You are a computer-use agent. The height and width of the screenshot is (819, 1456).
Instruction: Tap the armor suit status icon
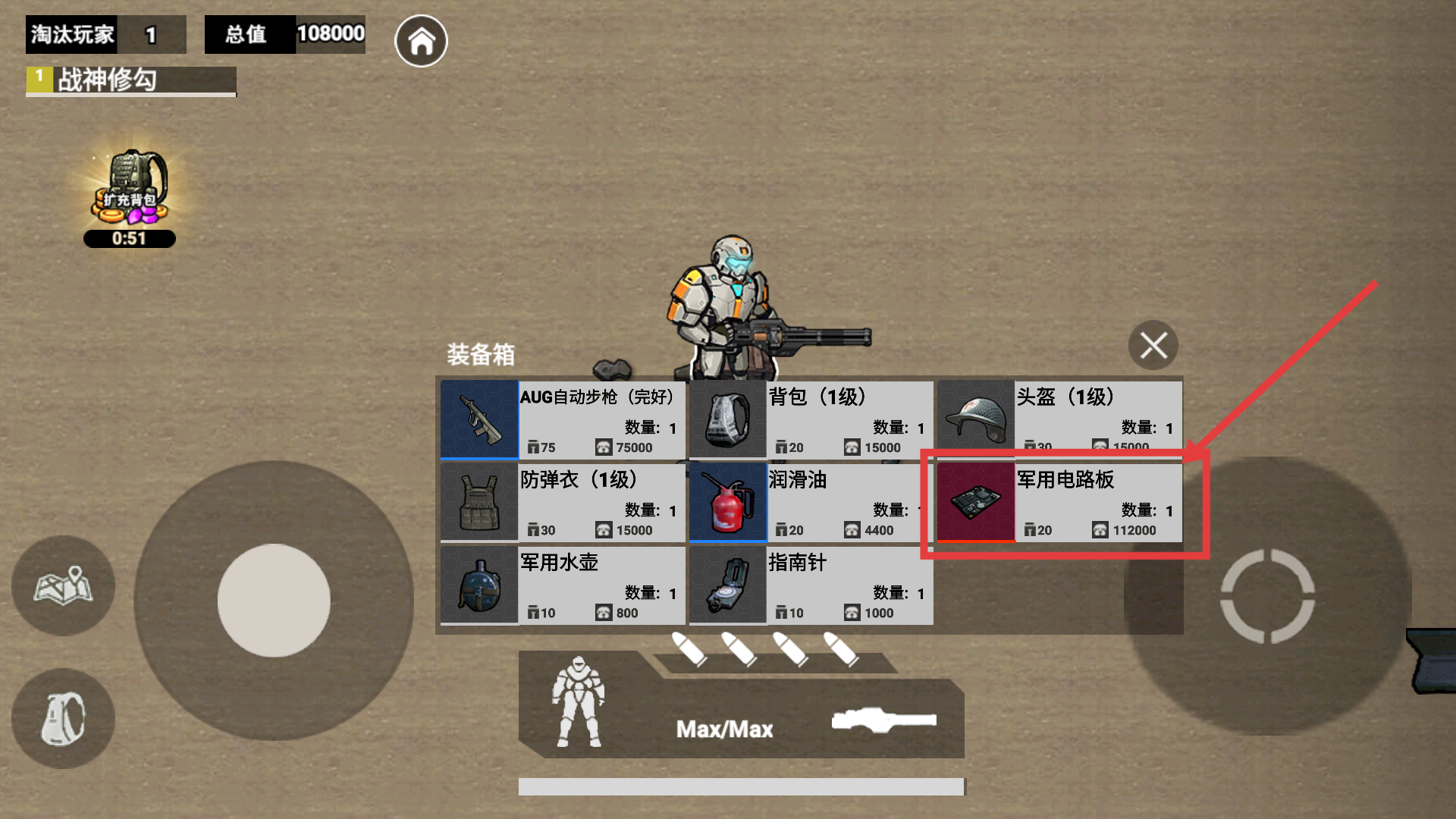pyautogui.click(x=579, y=701)
